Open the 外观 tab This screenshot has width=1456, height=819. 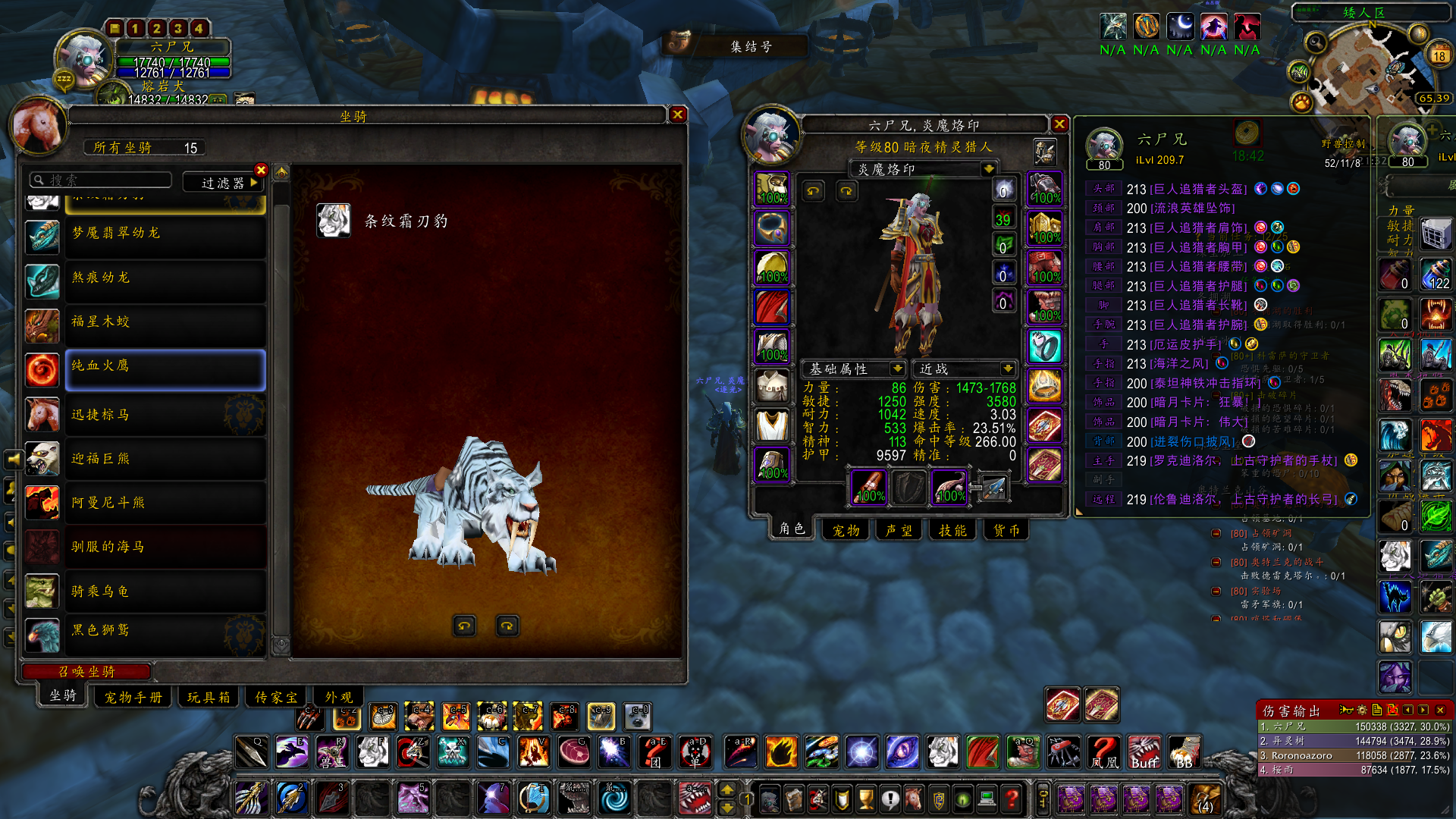[x=338, y=697]
